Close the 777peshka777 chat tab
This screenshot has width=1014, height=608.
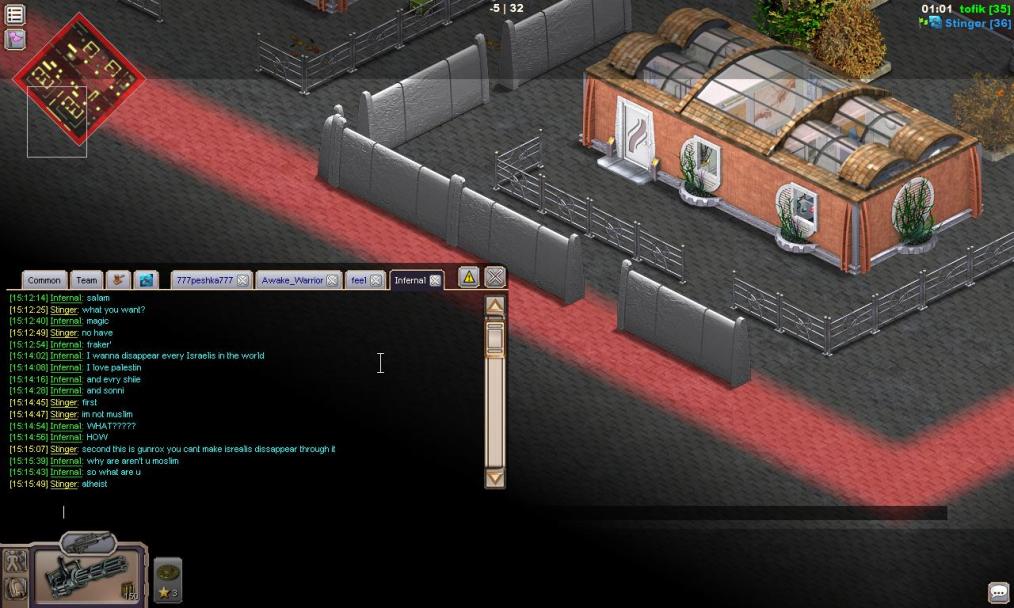(x=243, y=281)
